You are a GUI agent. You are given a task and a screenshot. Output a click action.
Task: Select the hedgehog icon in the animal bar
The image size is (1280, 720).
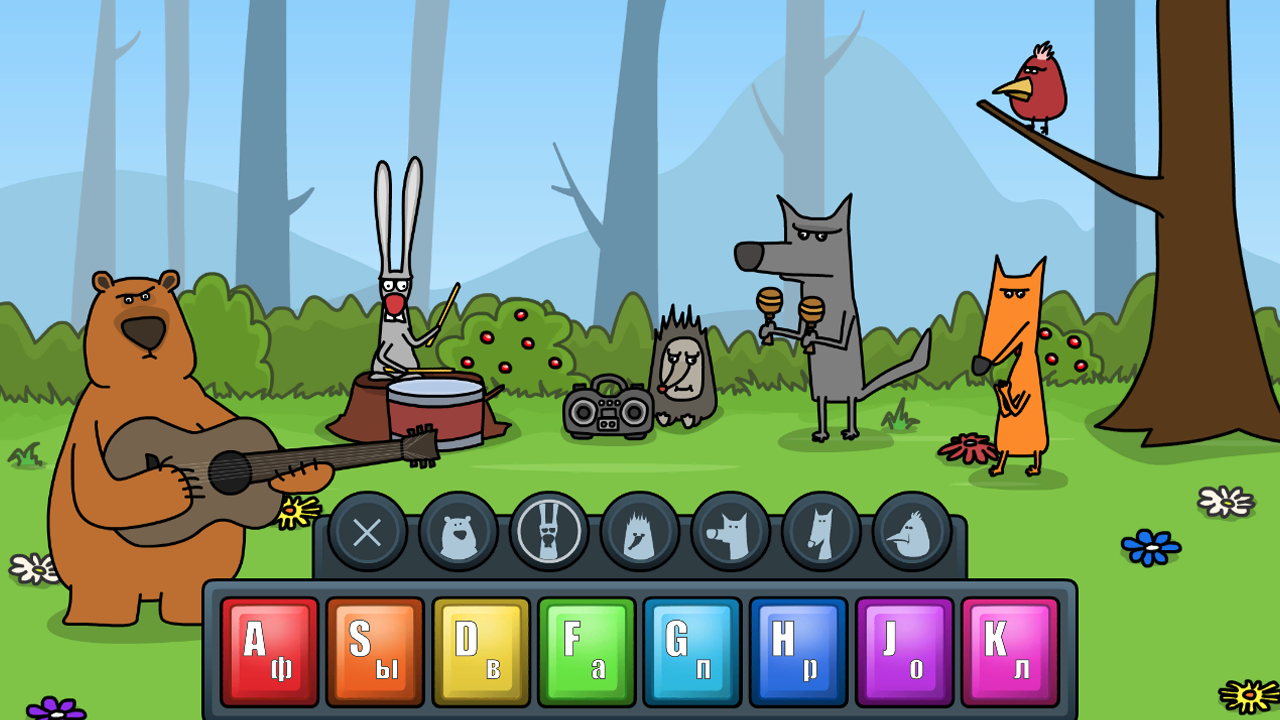point(640,532)
